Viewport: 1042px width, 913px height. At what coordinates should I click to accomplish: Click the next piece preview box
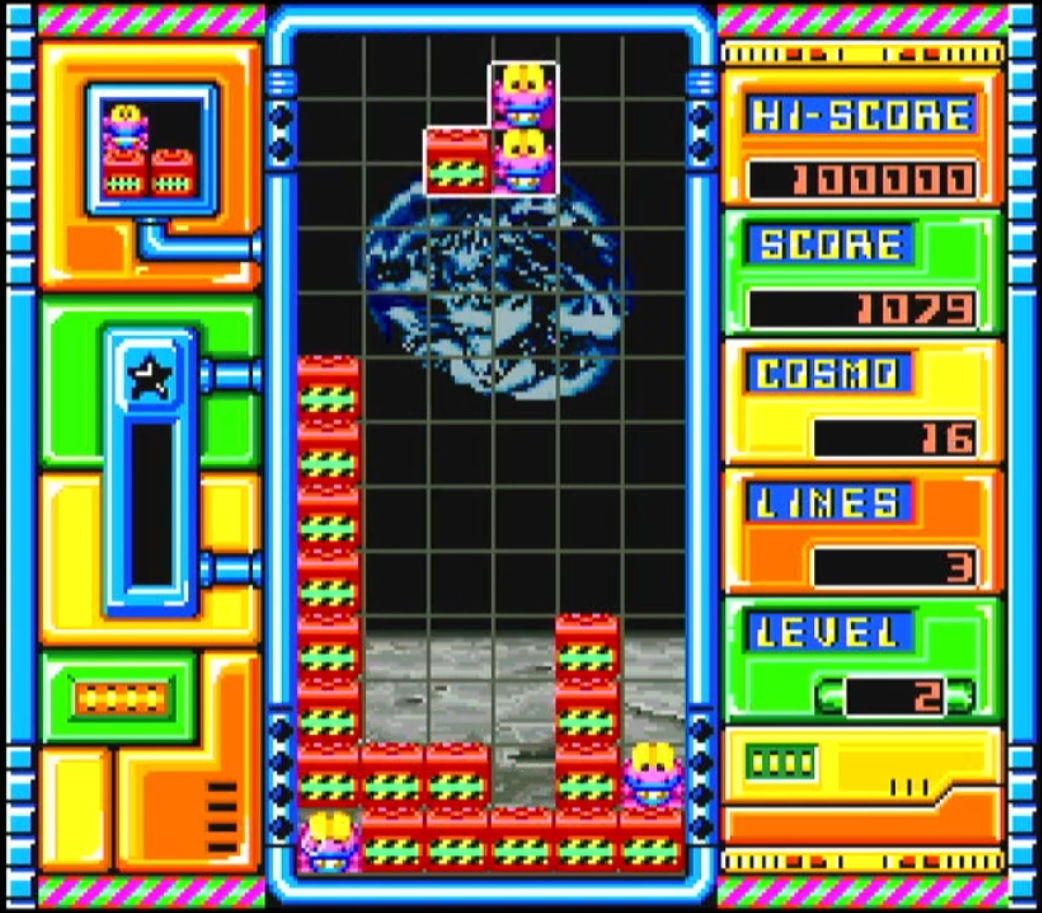[151, 150]
